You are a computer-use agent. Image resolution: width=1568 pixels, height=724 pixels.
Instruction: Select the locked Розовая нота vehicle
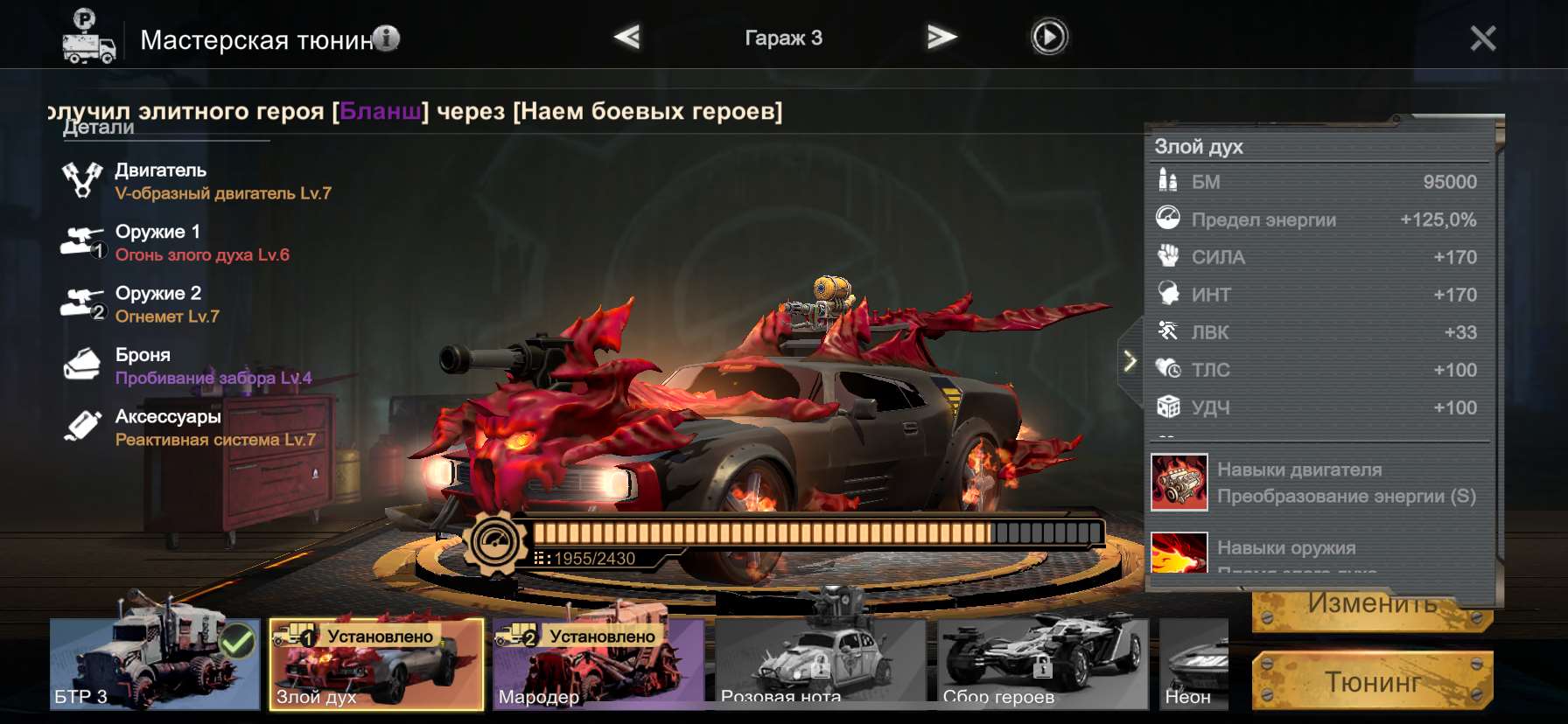[x=821, y=664]
